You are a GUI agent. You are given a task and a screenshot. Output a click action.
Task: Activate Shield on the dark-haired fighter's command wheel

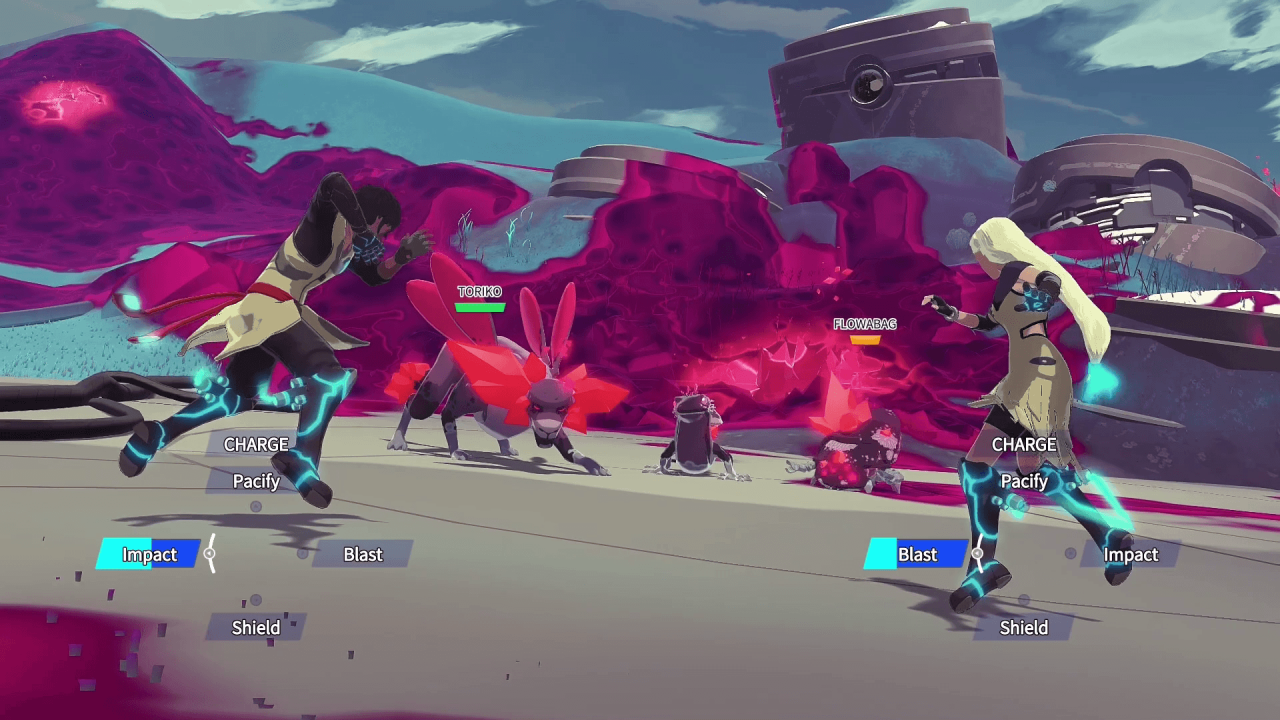[x=256, y=627]
